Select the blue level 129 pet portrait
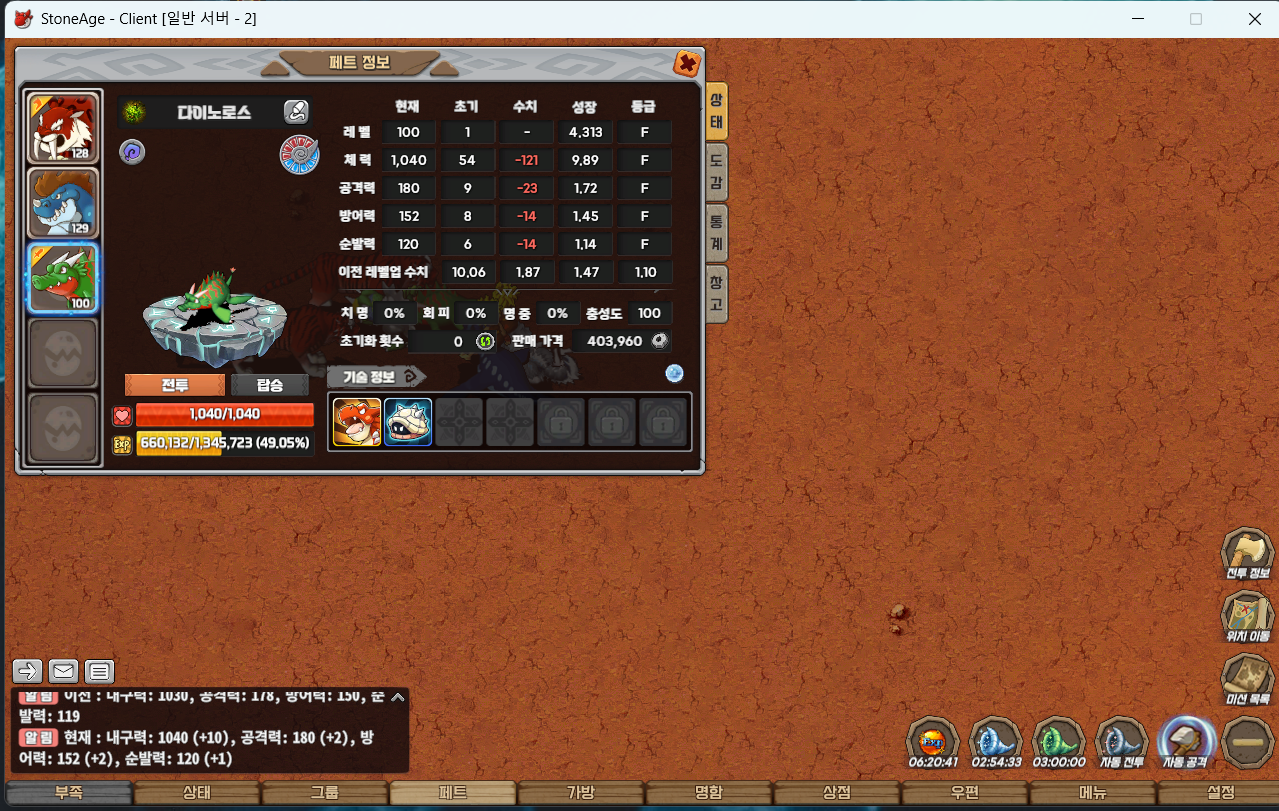This screenshot has height=811, width=1279. pyautogui.click(x=63, y=203)
